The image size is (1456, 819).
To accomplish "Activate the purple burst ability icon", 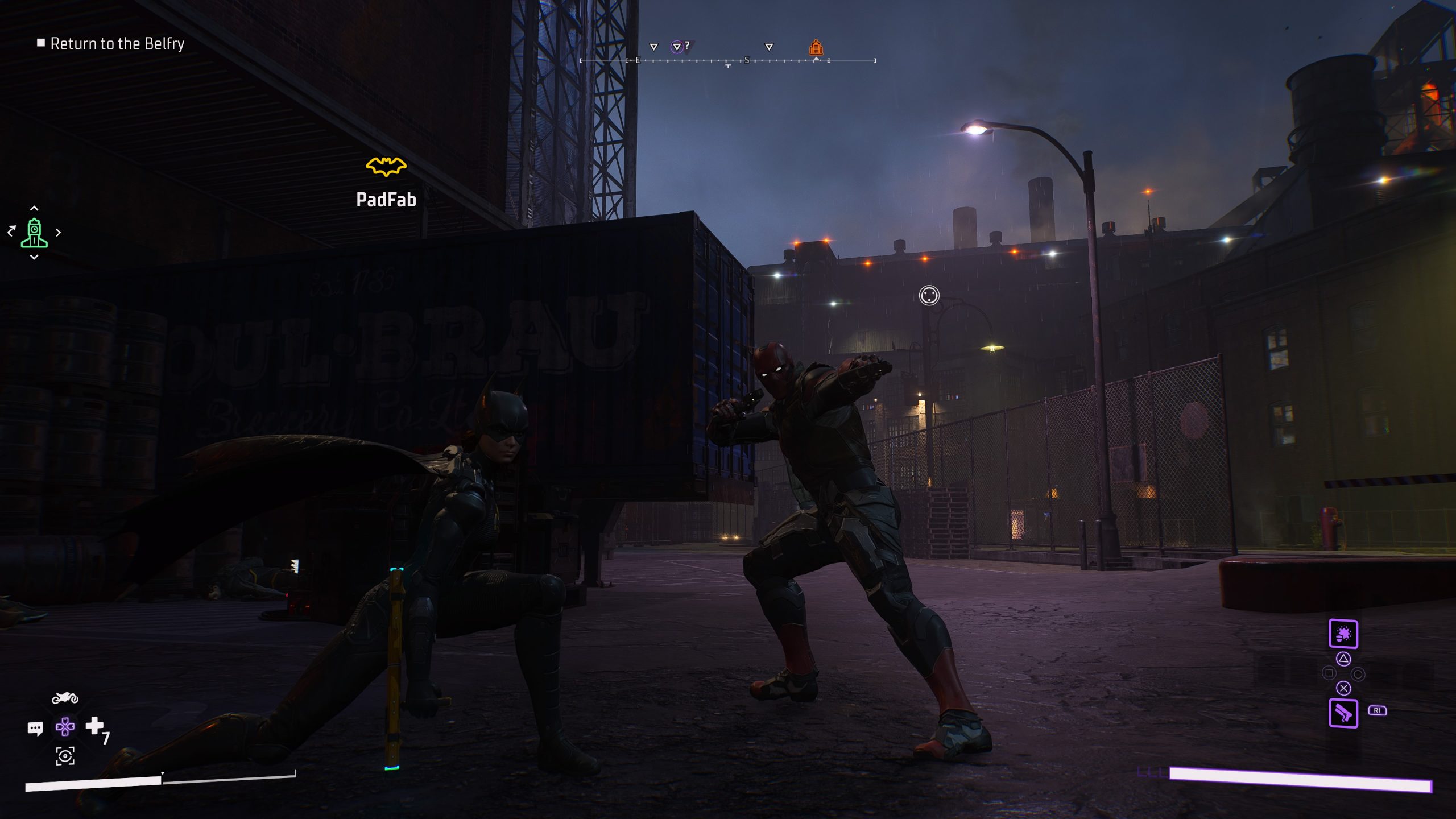I will pos(1343,634).
